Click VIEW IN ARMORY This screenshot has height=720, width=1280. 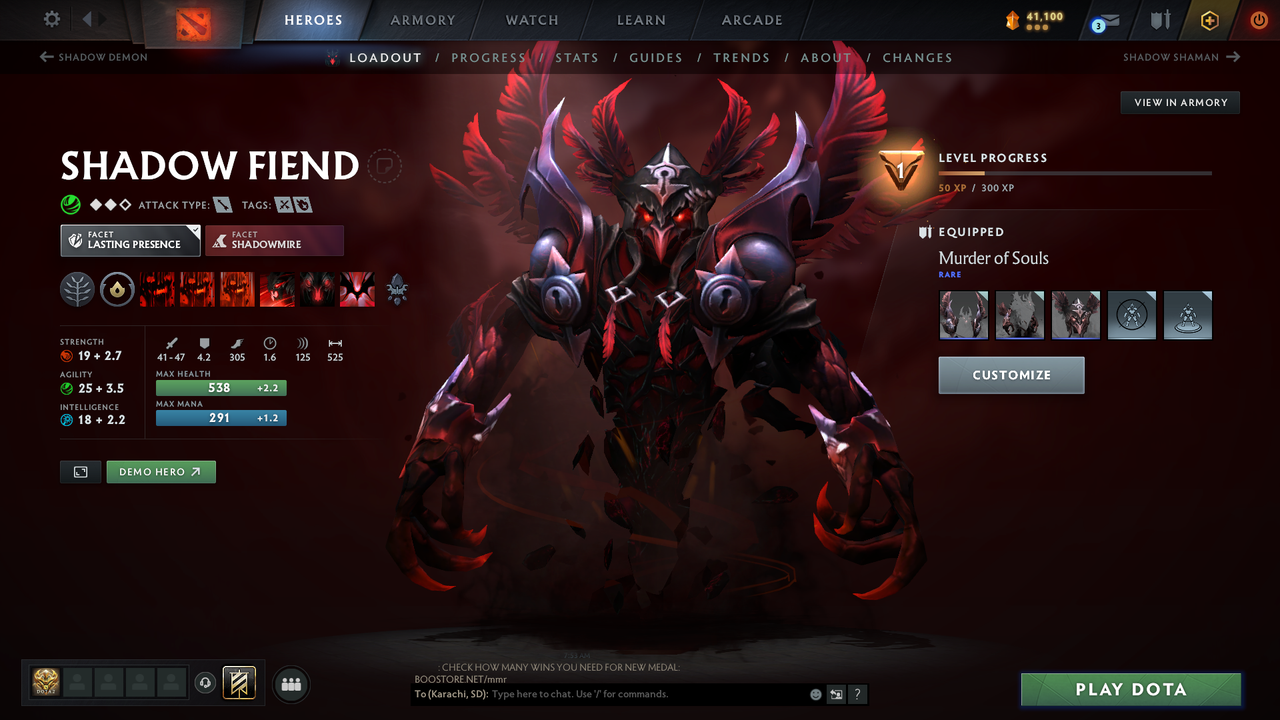1179,102
